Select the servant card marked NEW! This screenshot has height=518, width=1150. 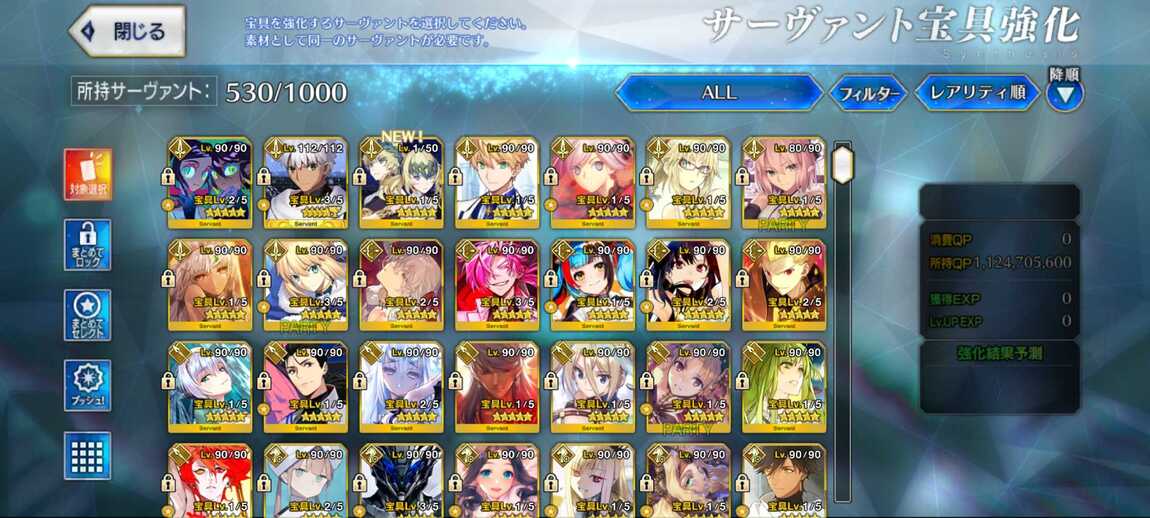point(401,182)
